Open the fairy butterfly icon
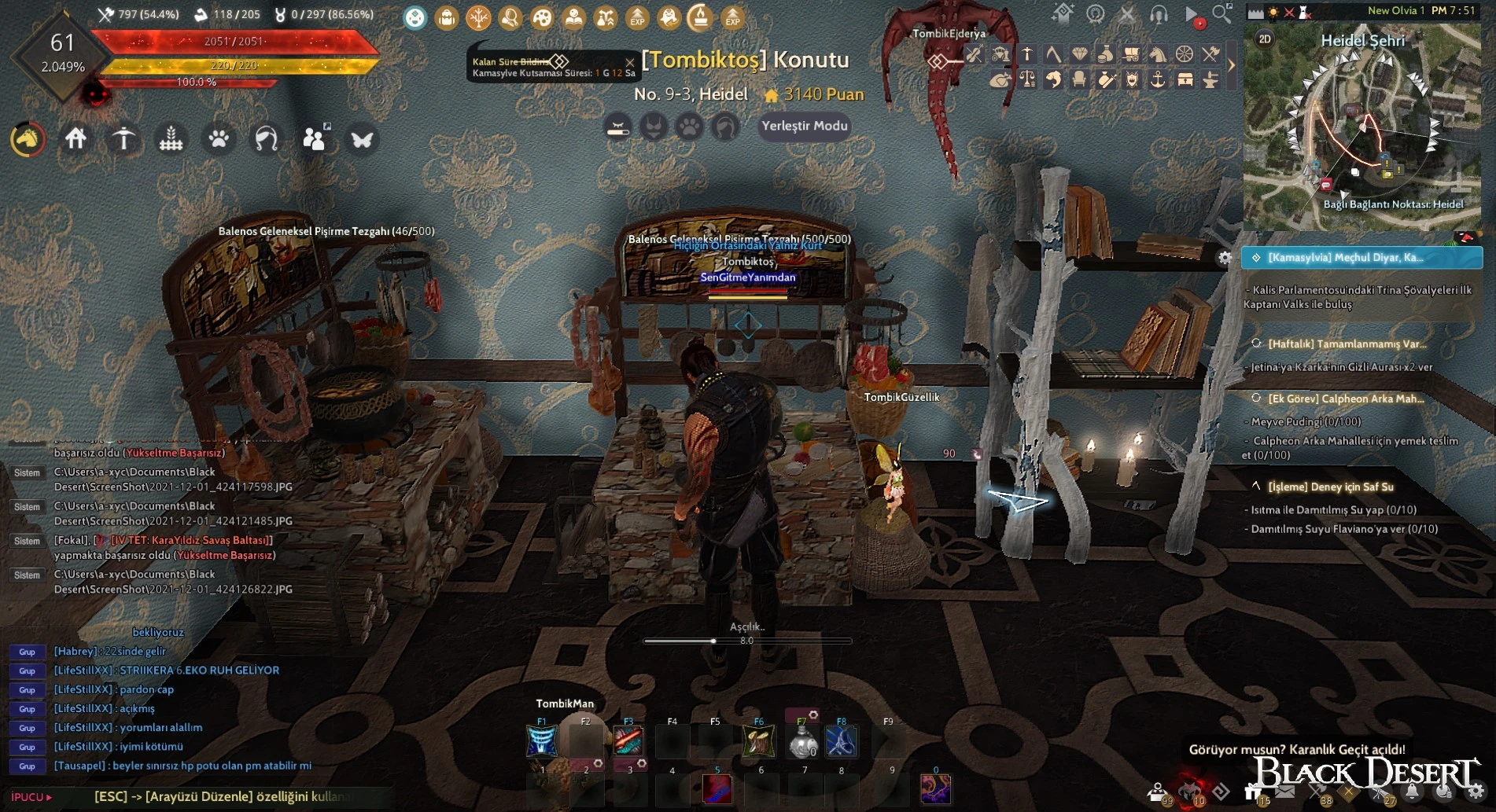This screenshot has height=812, width=1496. pos(362,140)
